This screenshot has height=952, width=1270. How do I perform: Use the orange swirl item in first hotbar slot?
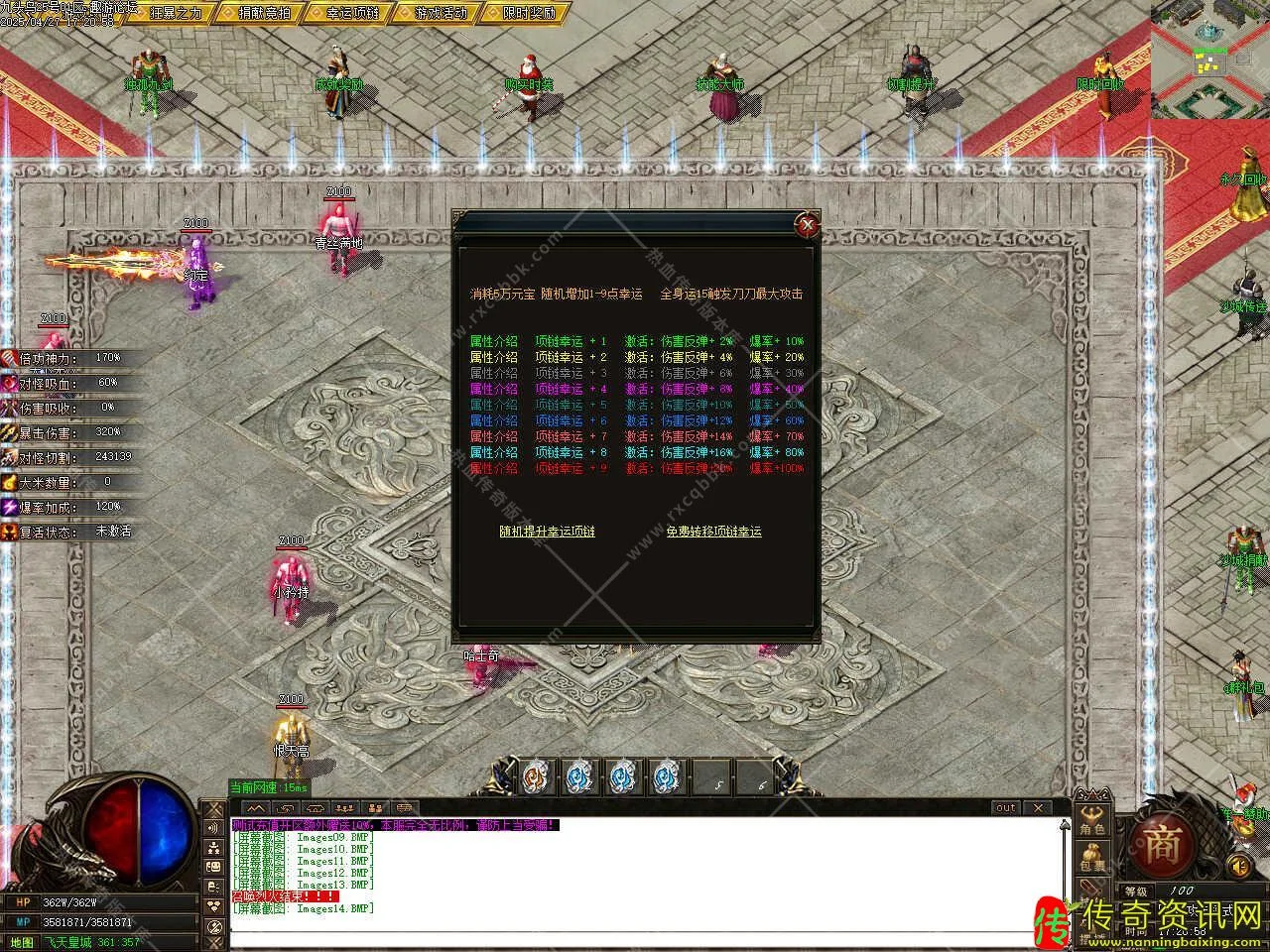[x=534, y=778]
